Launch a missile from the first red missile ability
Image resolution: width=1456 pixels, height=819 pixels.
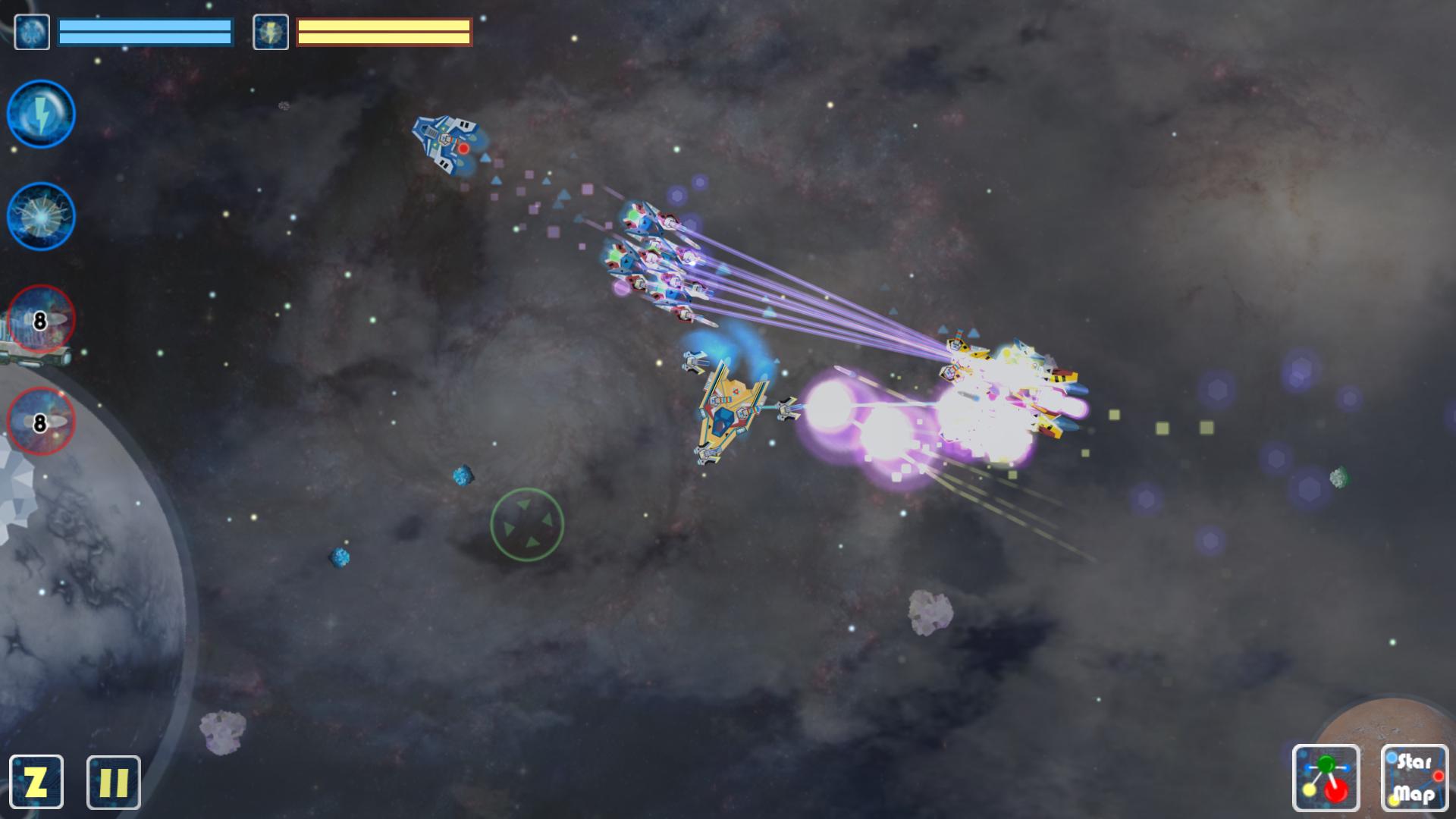(39, 320)
